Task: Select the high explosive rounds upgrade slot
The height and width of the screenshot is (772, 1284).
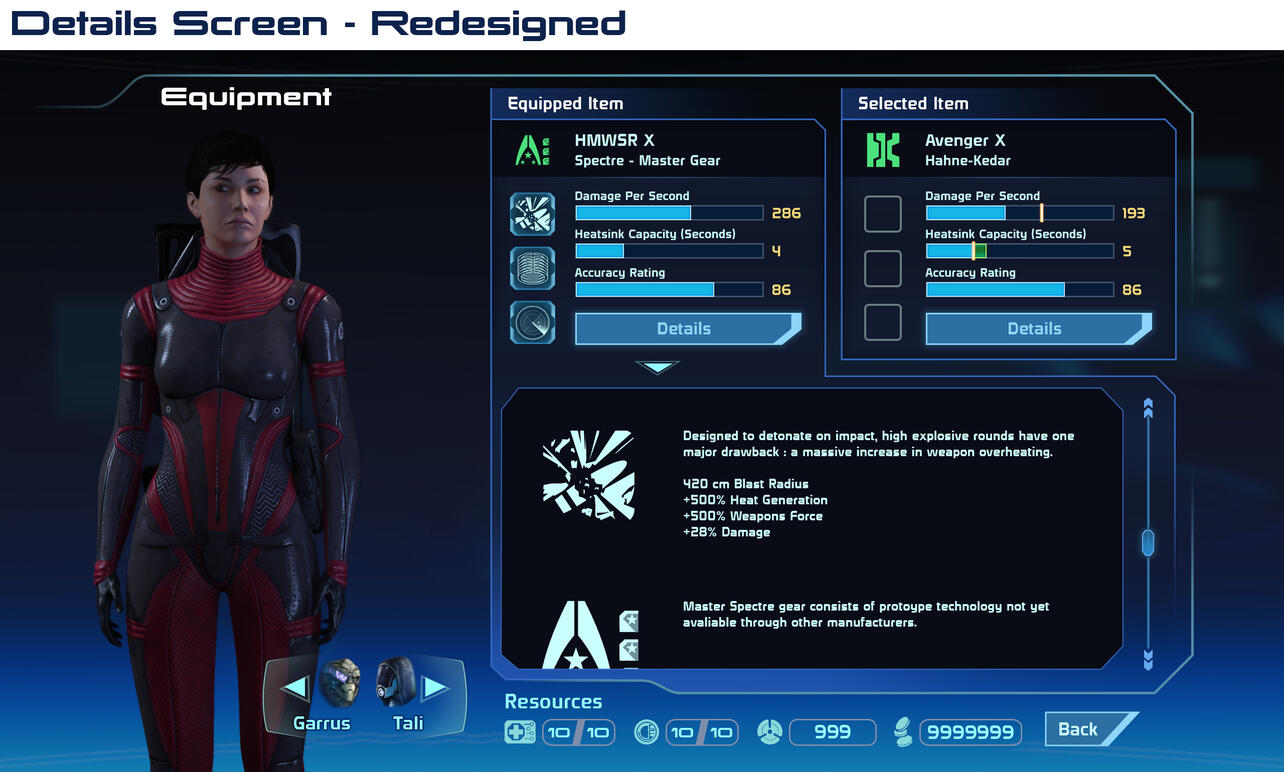Action: click(x=532, y=214)
